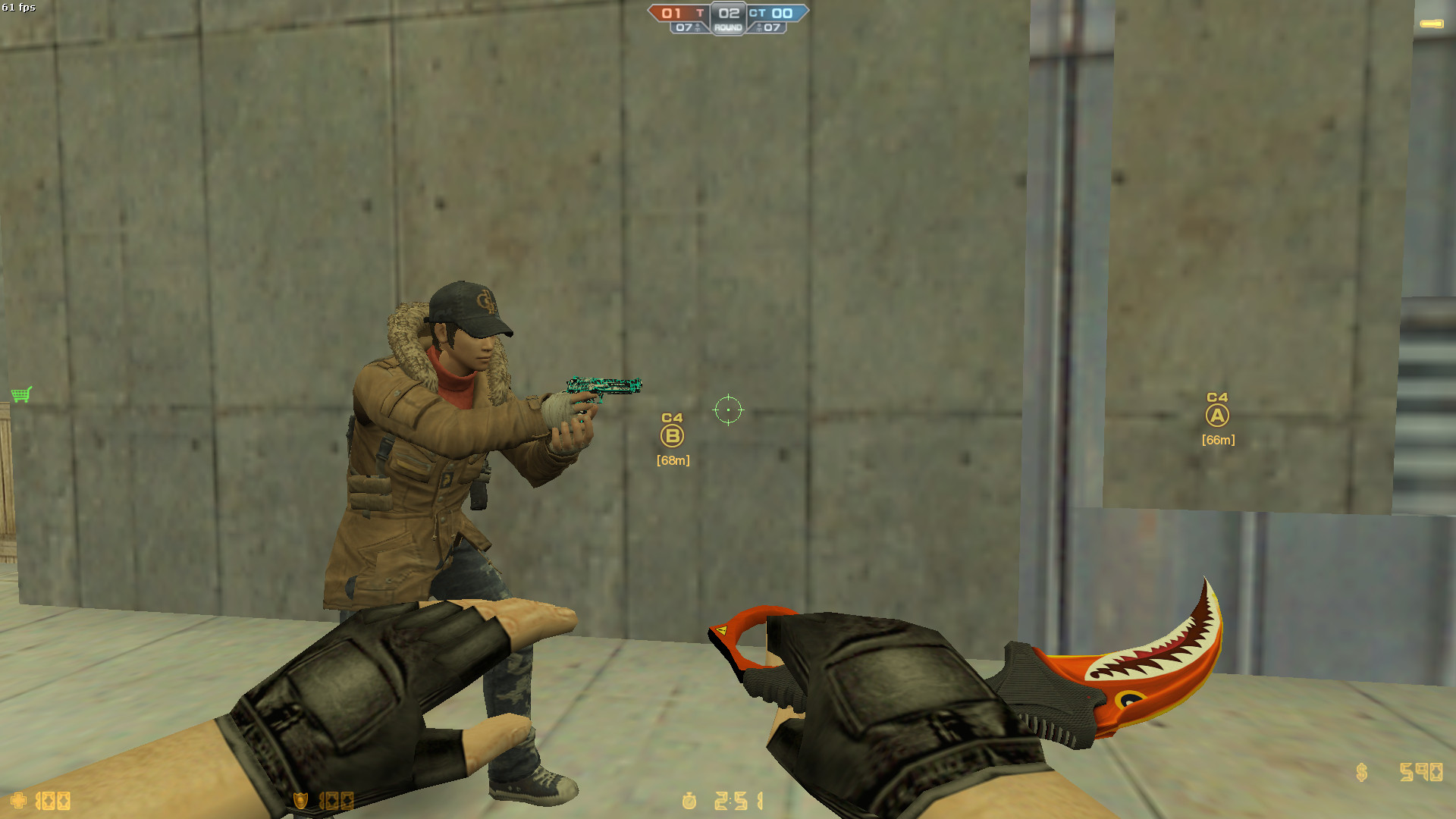Image resolution: width=1456 pixels, height=819 pixels.
Task: Click the [66m] distance label under site A
Action: 1218,439
